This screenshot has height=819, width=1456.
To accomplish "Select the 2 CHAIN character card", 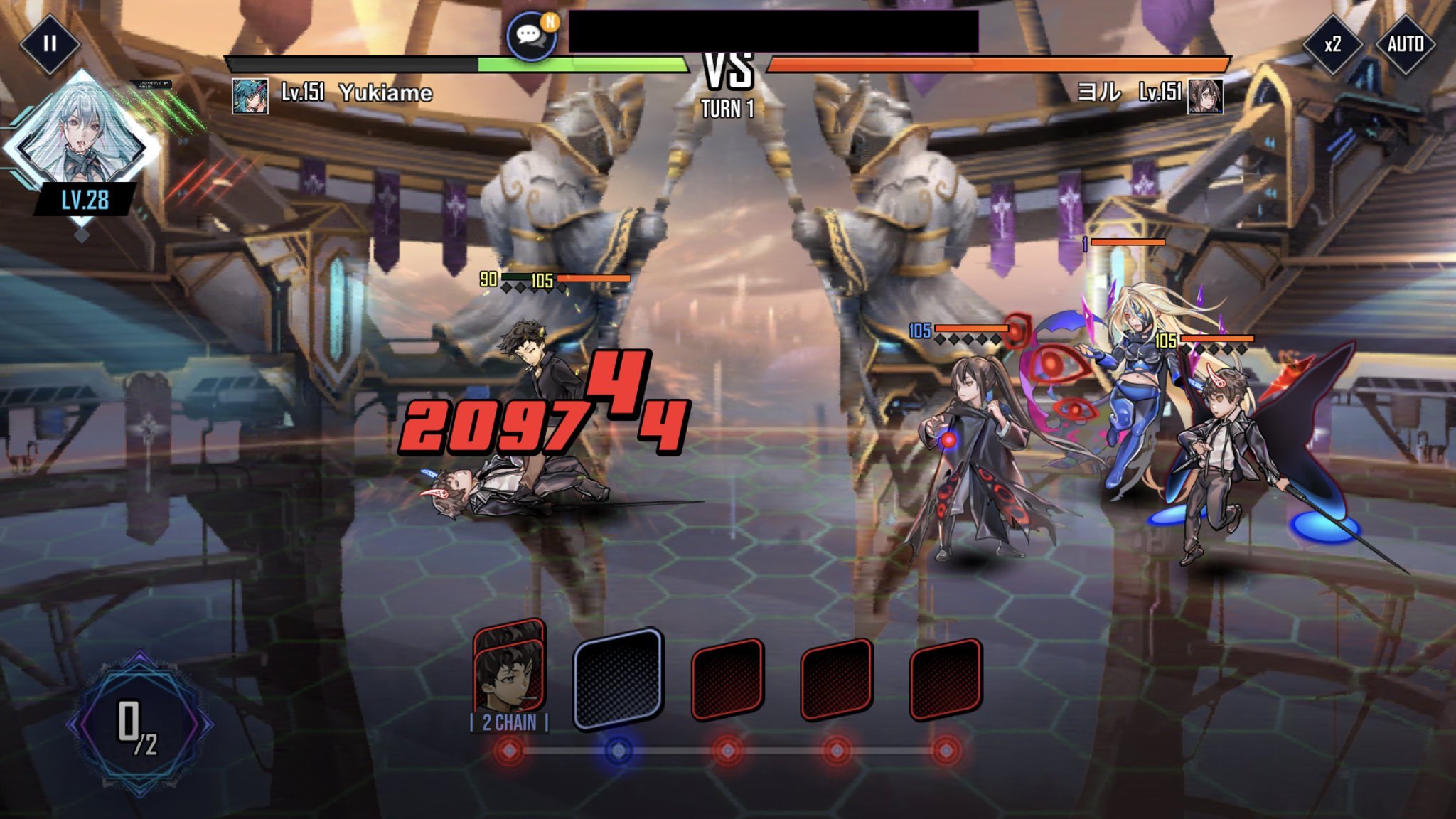I will click(x=509, y=675).
